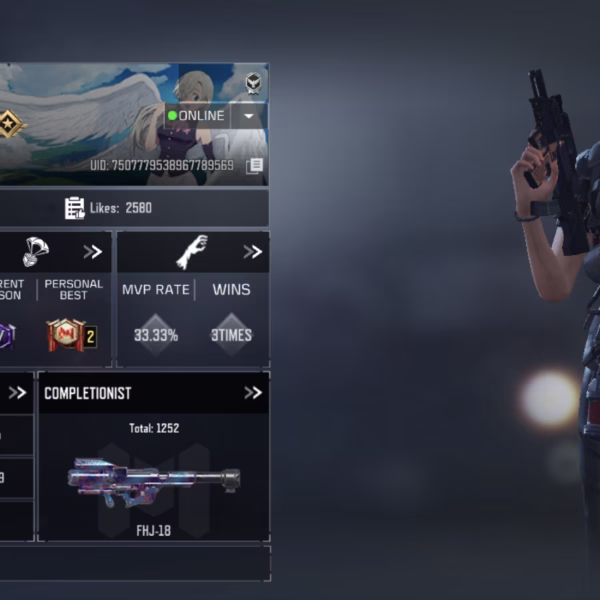Open the online status dropdown arrow
The image size is (600, 600).
click(249, 116)
